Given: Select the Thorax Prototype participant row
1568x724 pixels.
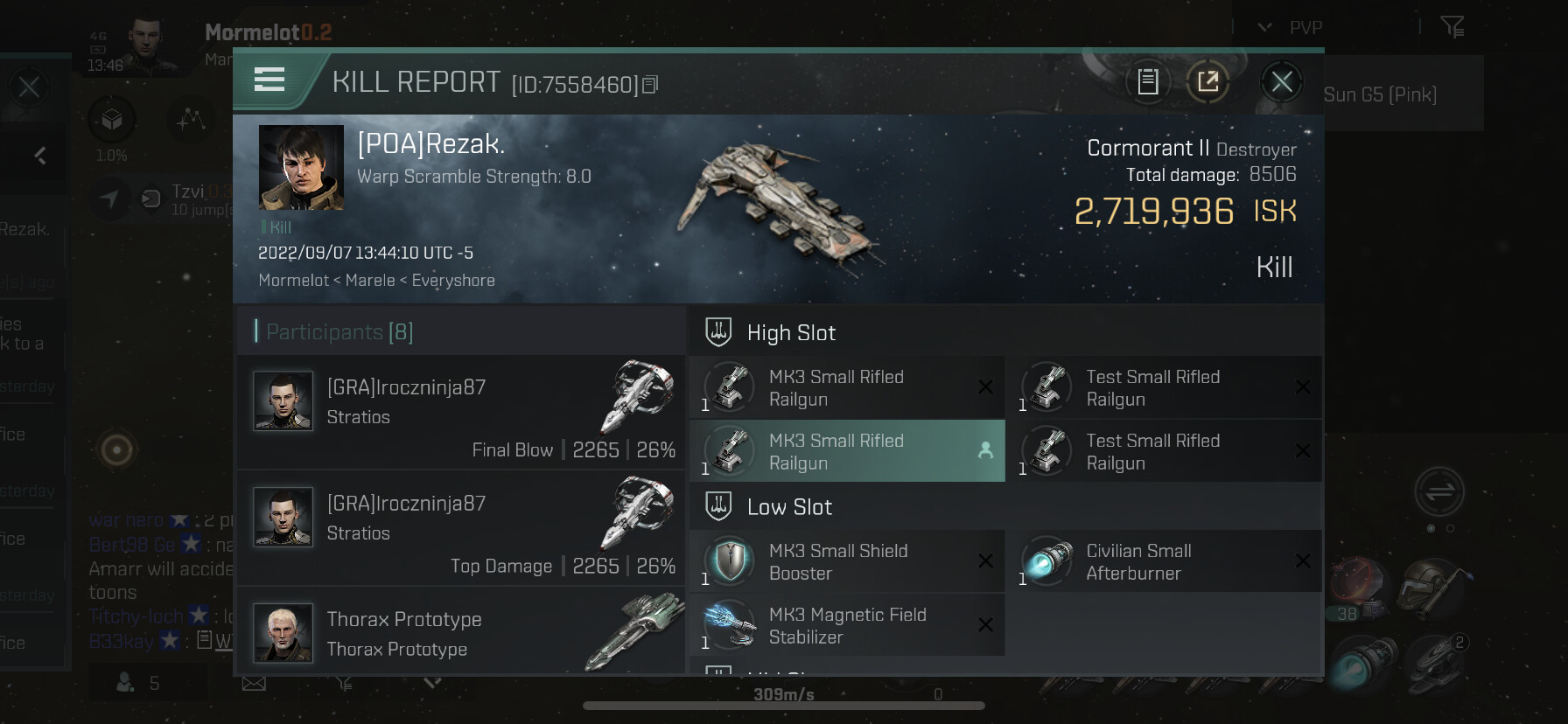Looking at the screenshot, I should click(x=461, y=632).
